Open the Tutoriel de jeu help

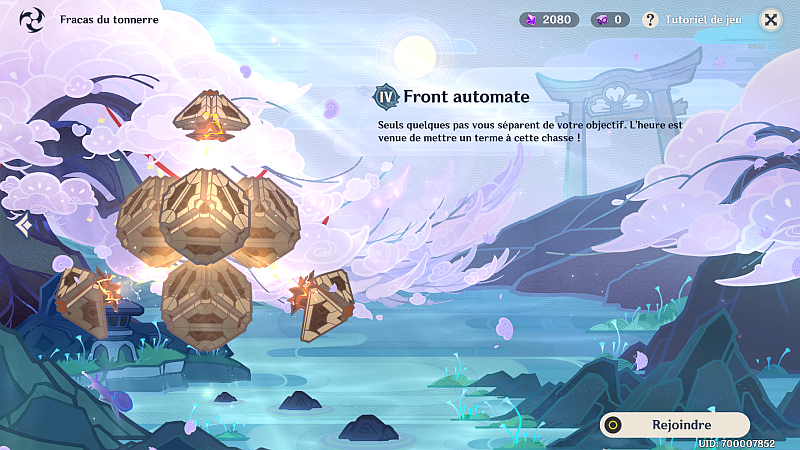pos(692,19)
